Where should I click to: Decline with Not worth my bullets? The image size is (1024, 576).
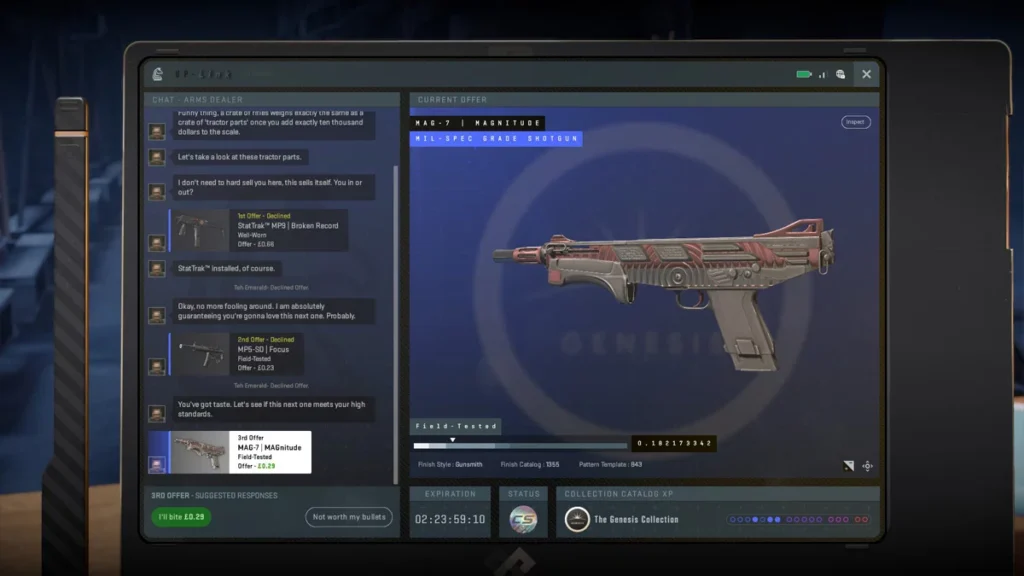(x=348, y=517)
